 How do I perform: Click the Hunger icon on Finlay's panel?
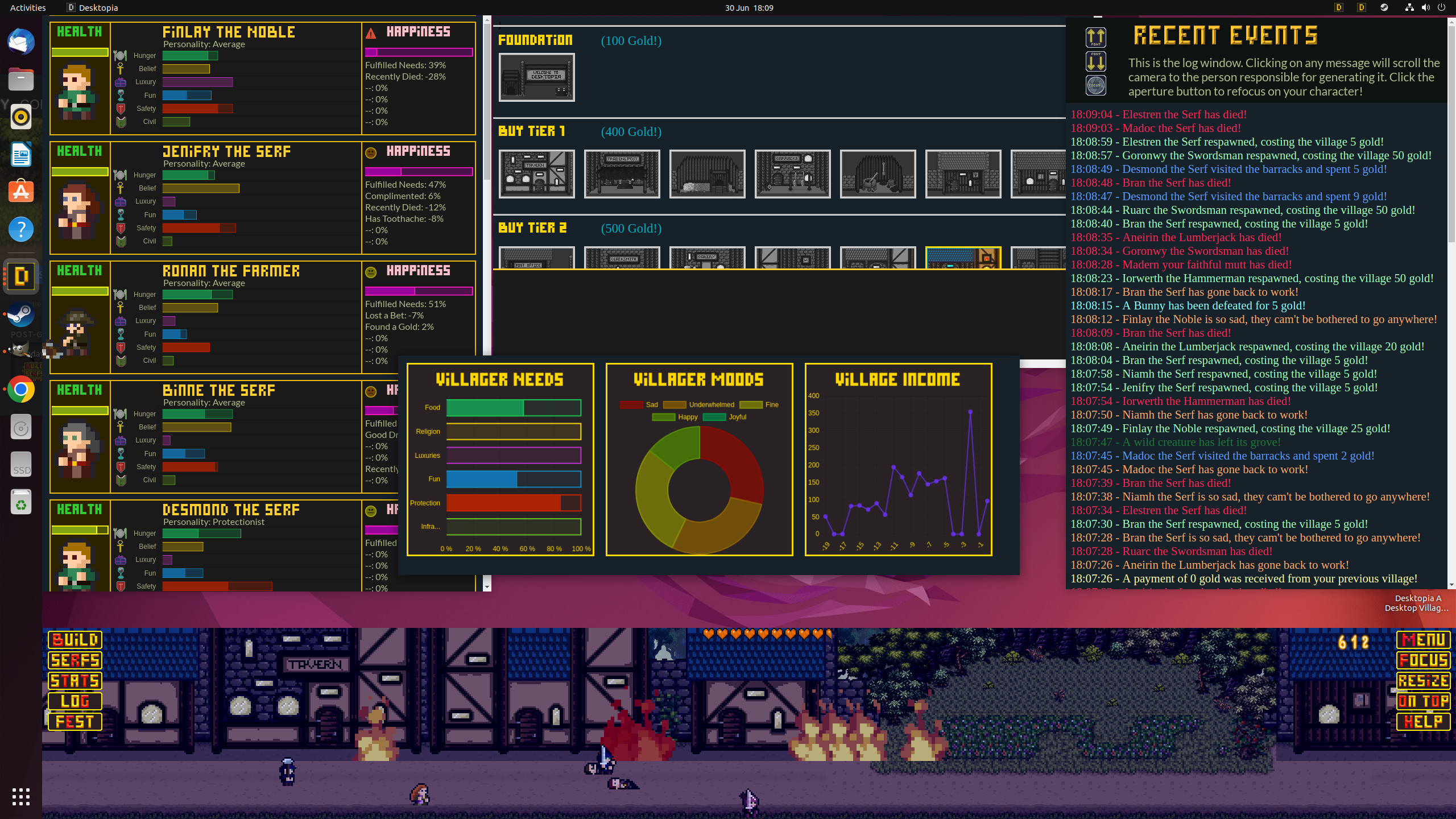pos(120,55)
